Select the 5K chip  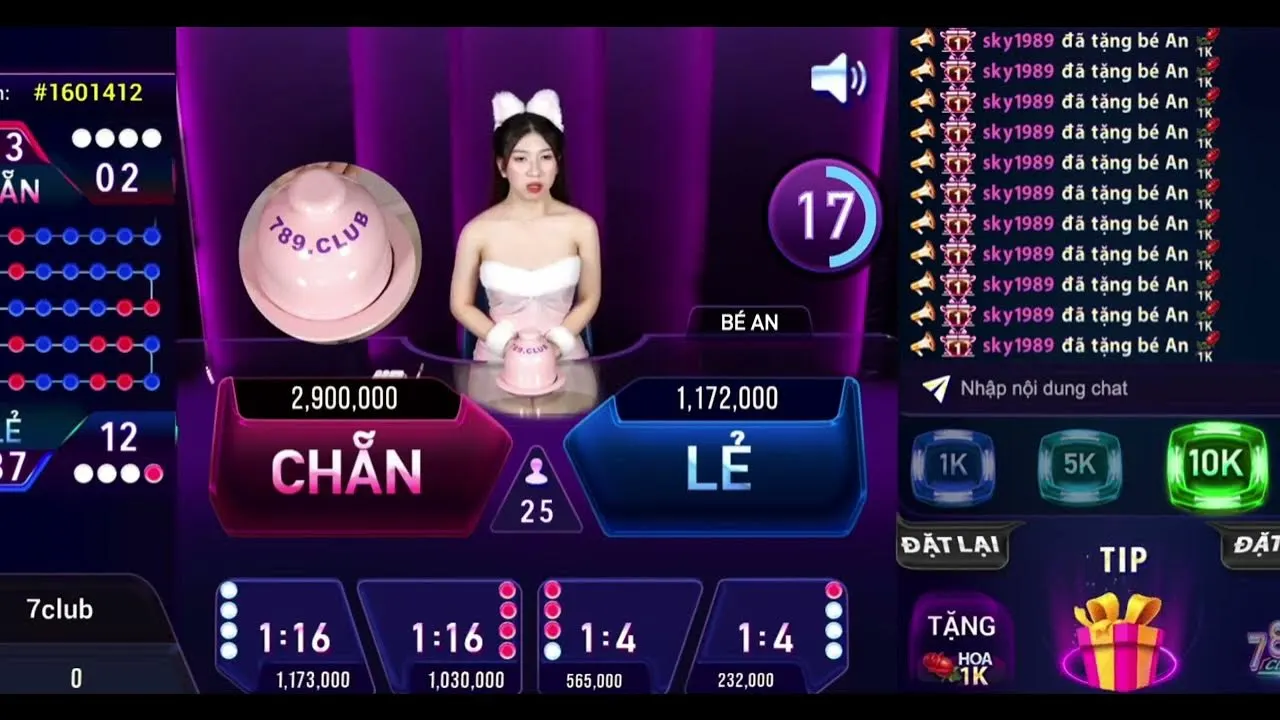[x=1080, y=464]
